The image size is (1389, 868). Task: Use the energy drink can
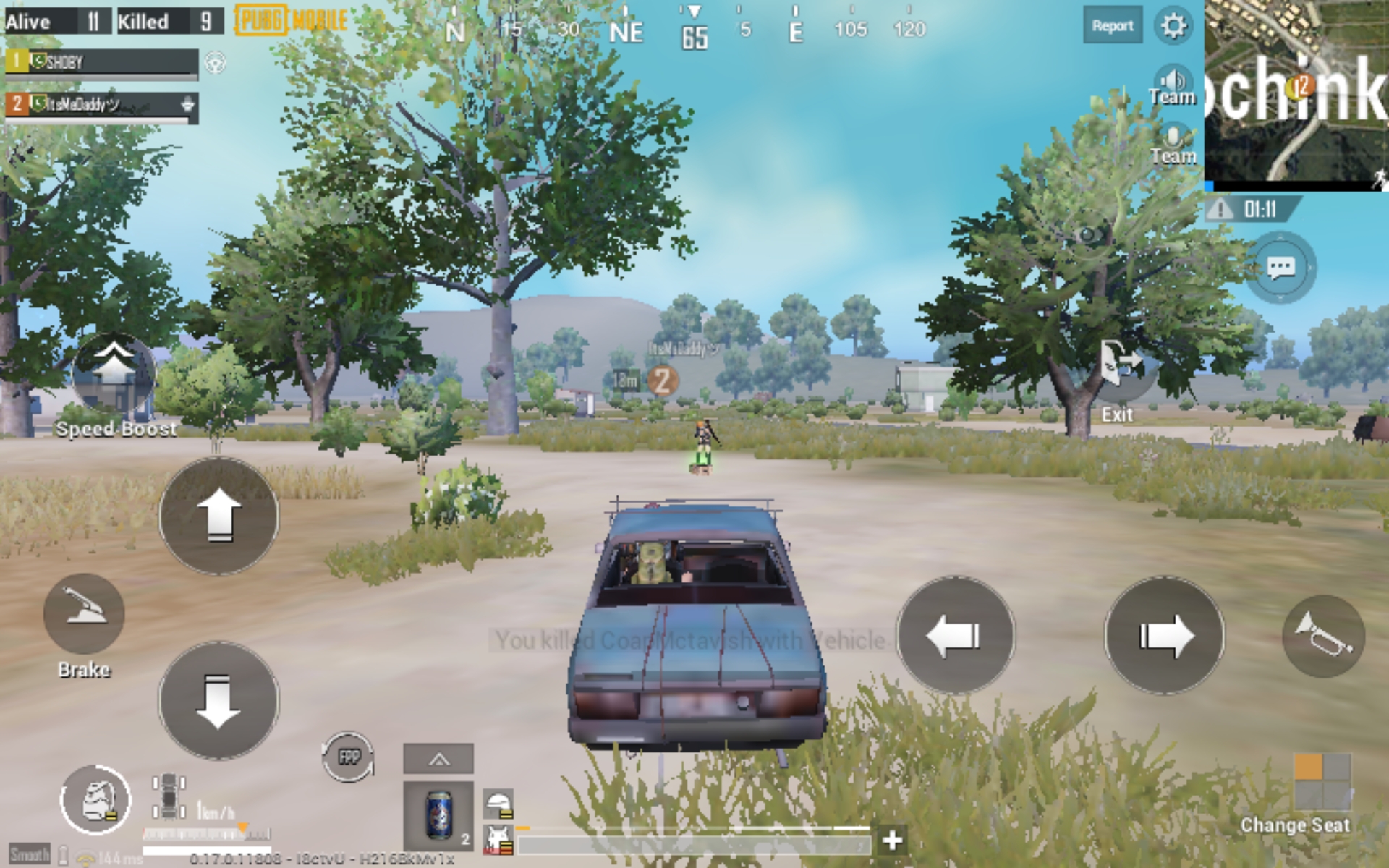438,815
